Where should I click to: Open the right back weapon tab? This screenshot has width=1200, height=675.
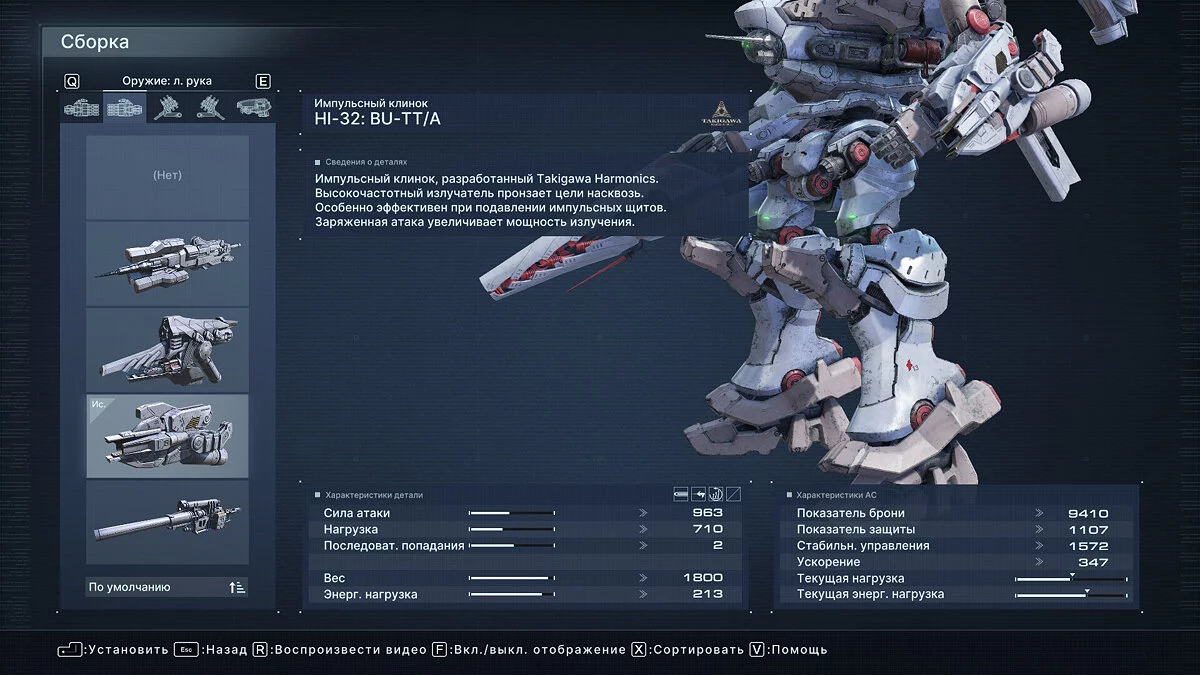pos(167,108)
